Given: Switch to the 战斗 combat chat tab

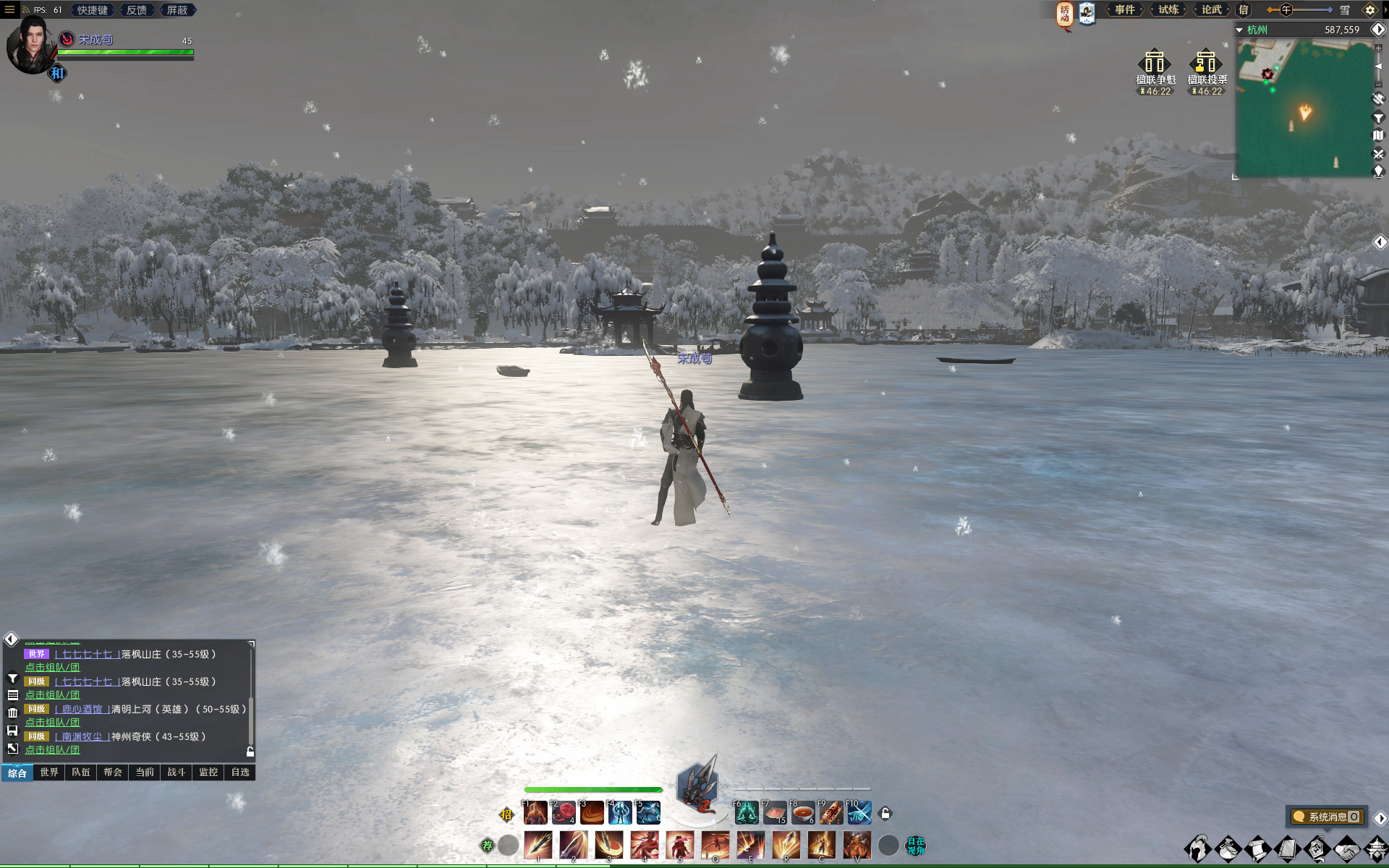Looking at the screenshot, I should pos(177,773).
